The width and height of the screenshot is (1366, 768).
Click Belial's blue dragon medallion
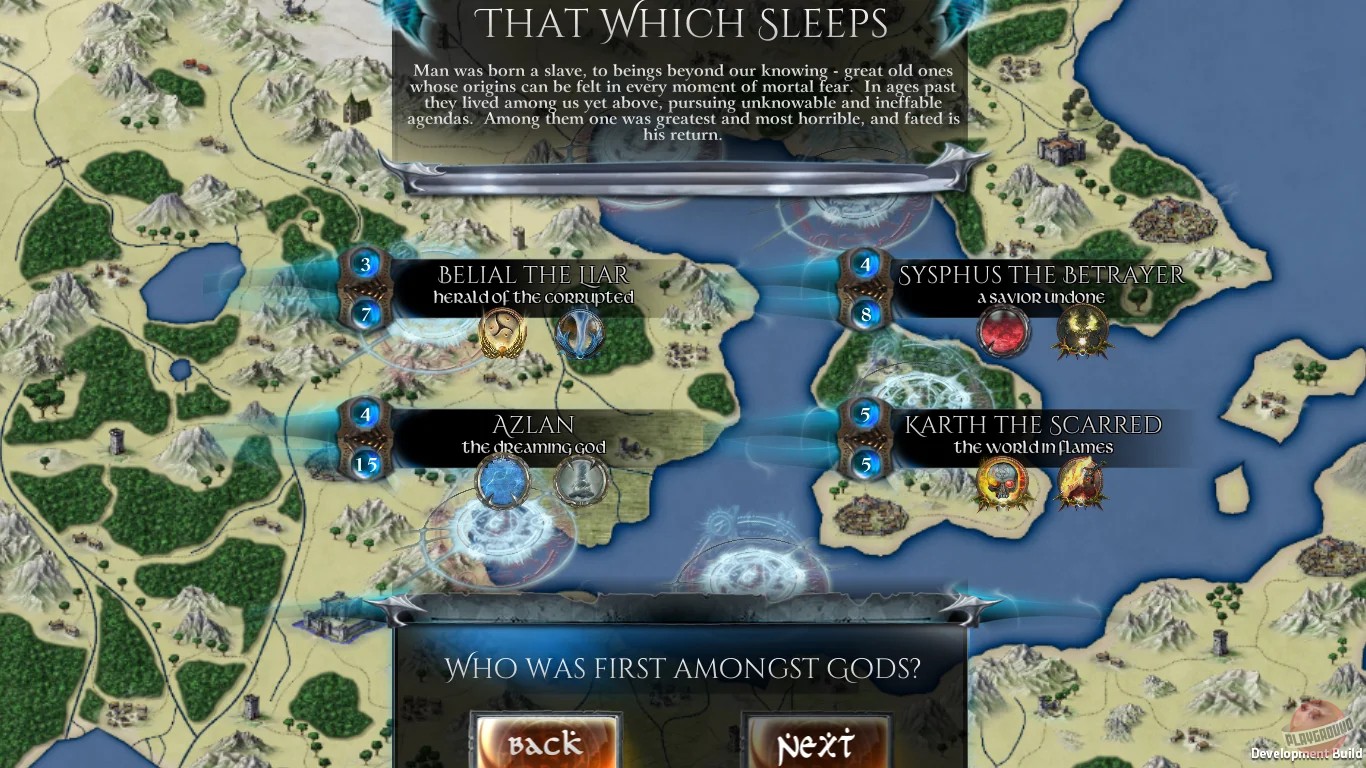click(578, 333)
